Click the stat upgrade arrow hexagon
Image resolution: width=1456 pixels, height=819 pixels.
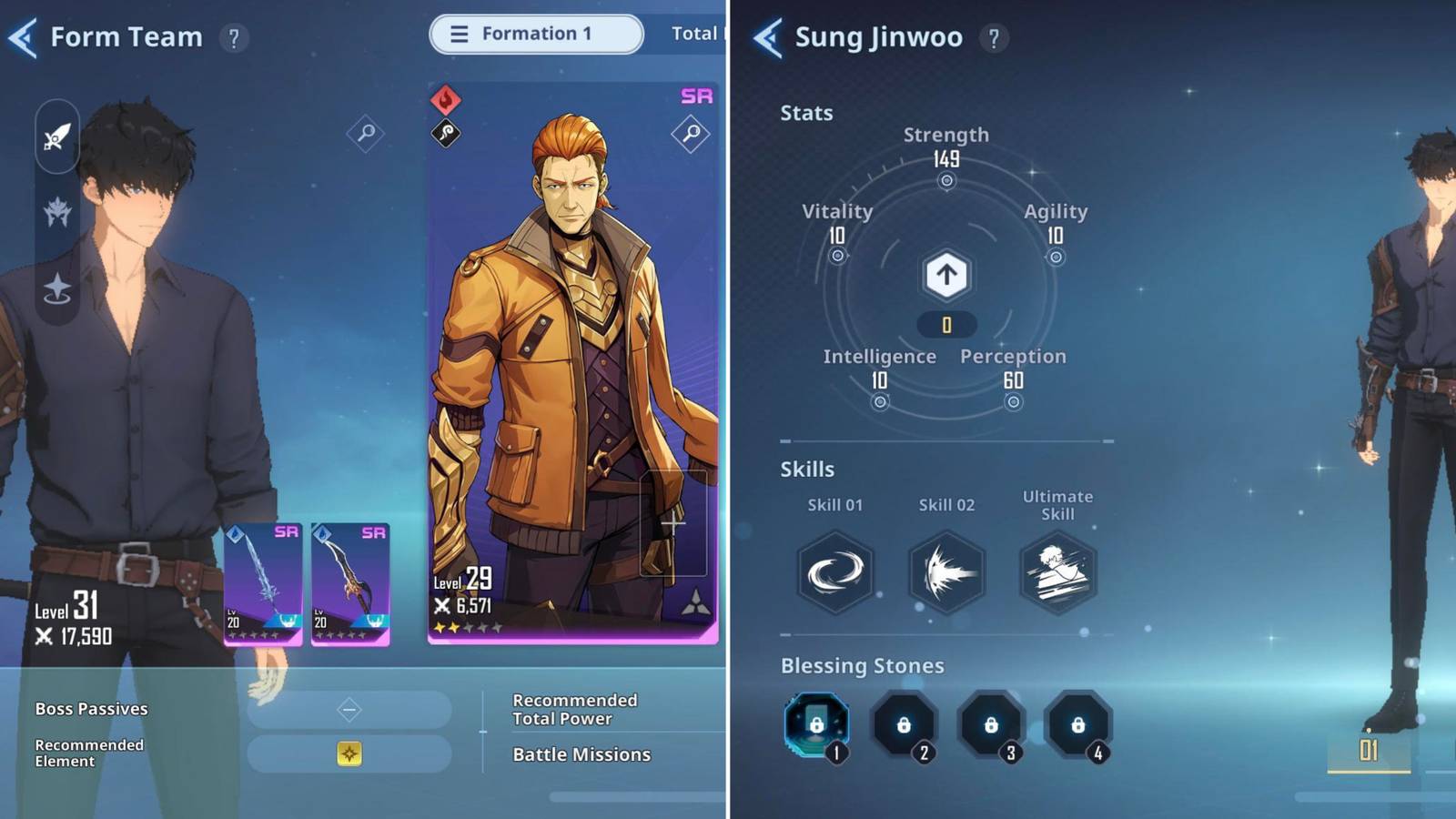[945, 274]
